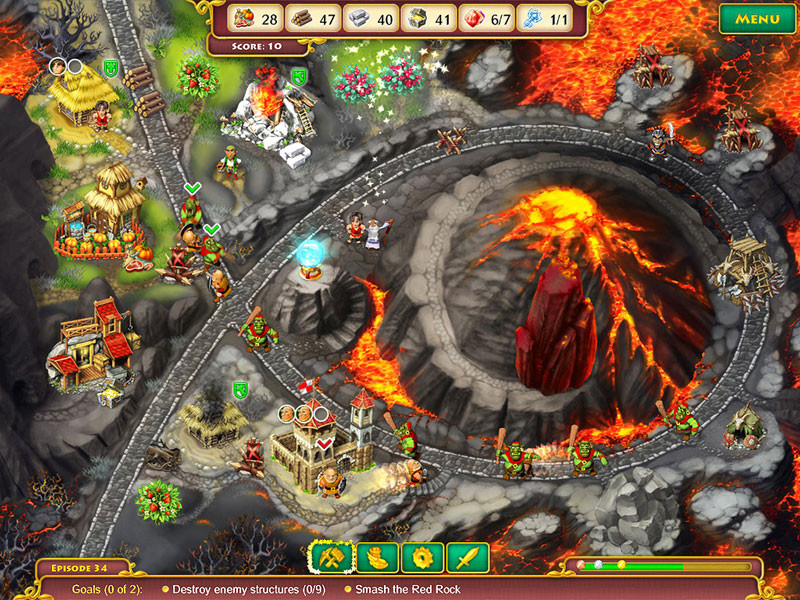Activate the golden gear bonus

coord(422,558)
